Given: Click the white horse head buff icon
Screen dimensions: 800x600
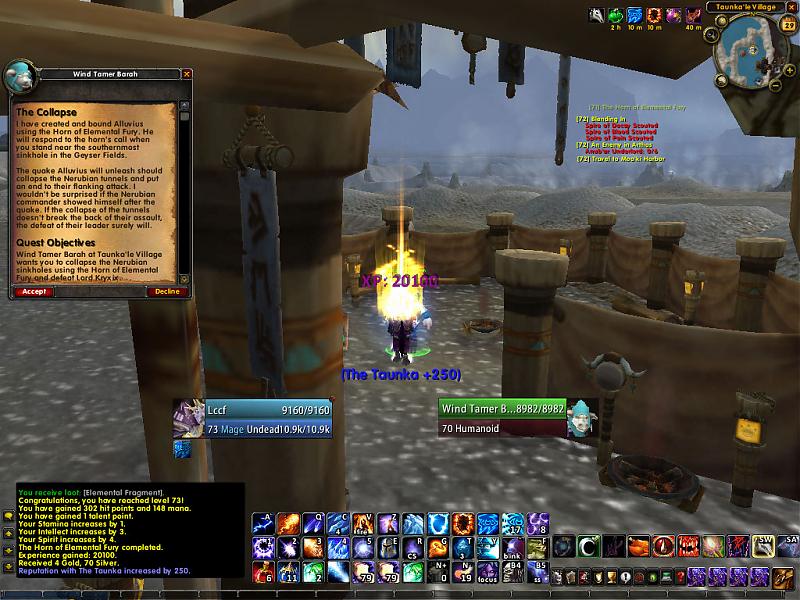Looking at the screenshot, I should pos(596,15).
